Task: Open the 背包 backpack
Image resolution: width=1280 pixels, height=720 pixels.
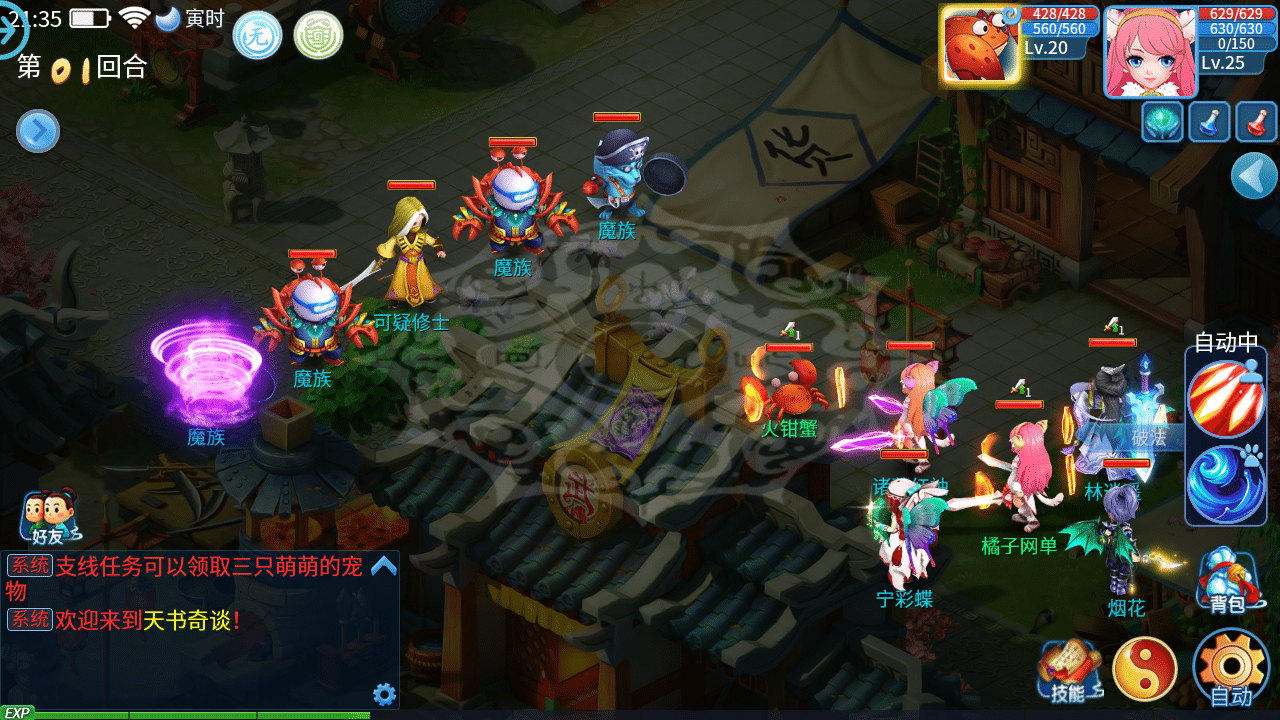Action: click(x=1227, y=582)
